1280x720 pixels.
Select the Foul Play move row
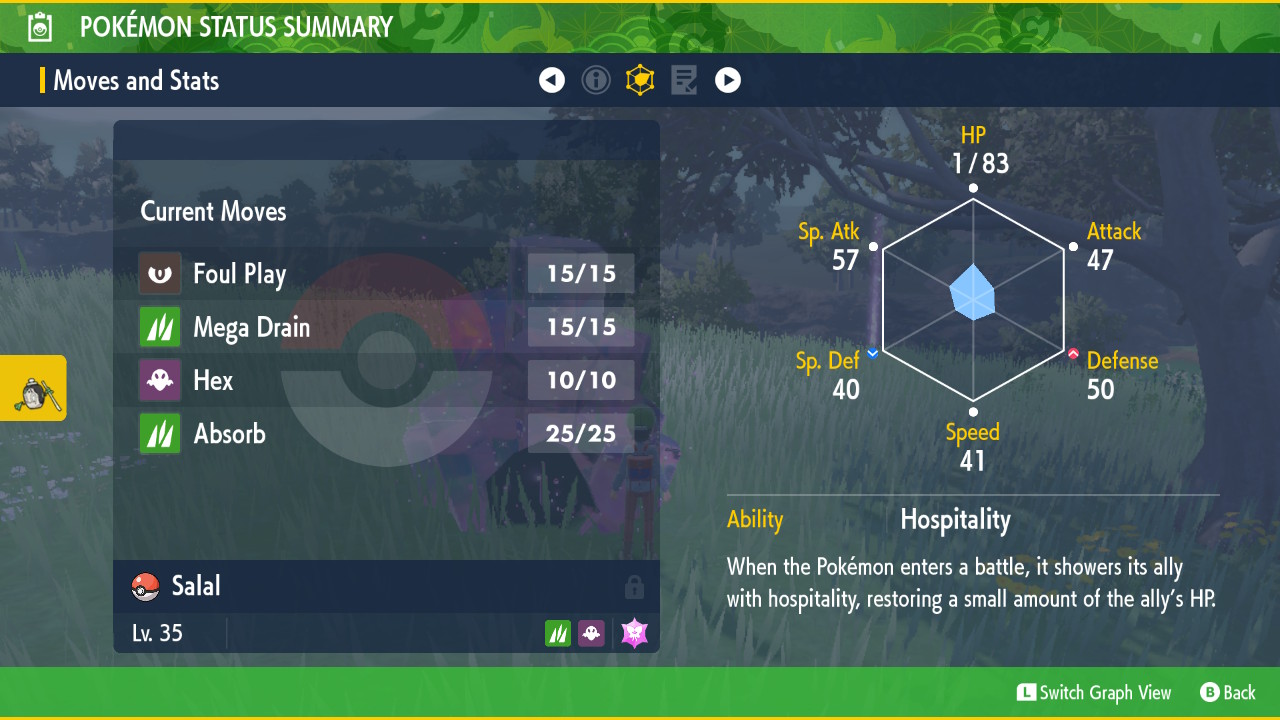[386, 274]
